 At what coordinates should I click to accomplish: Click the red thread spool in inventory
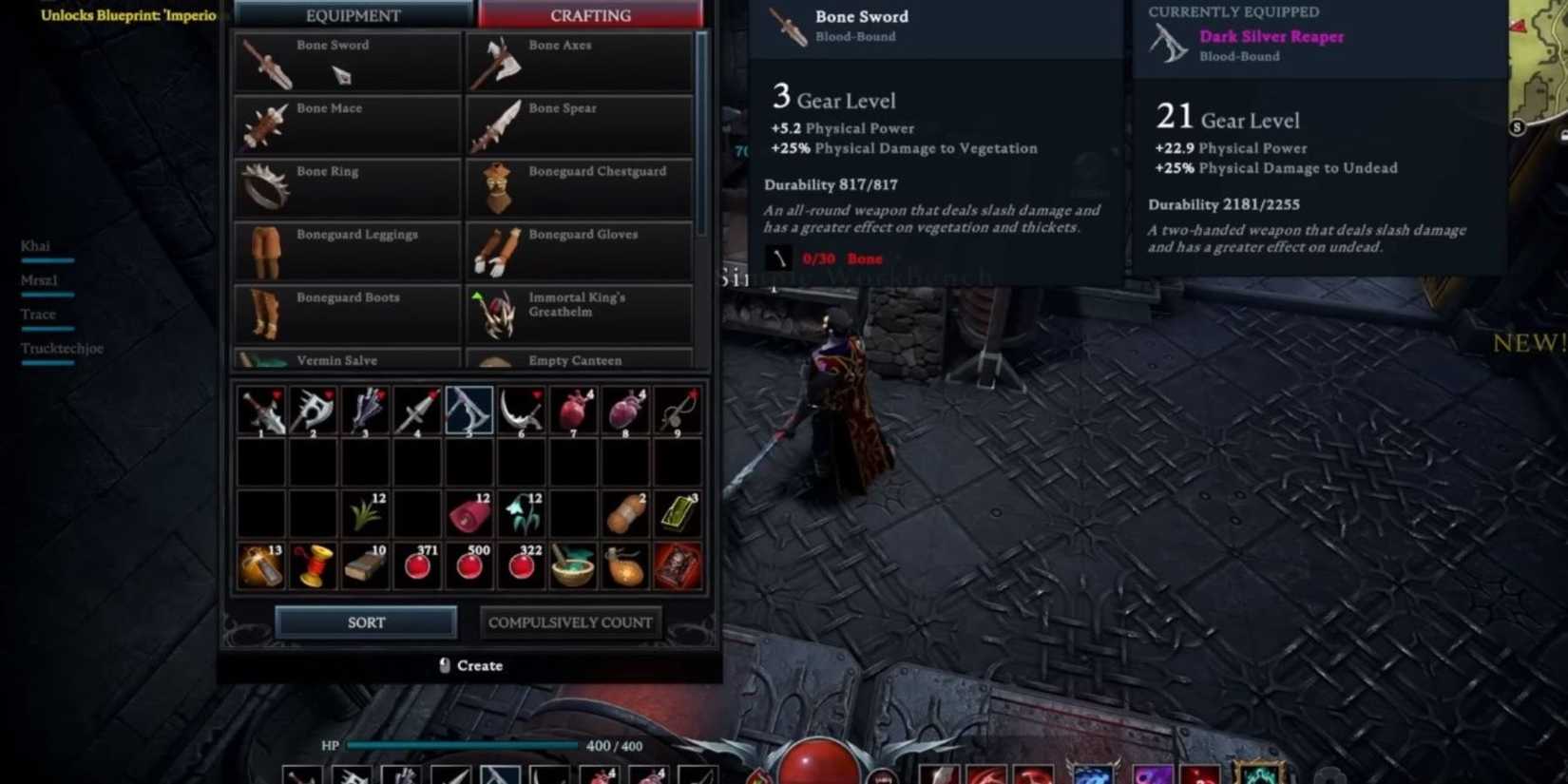314,564
